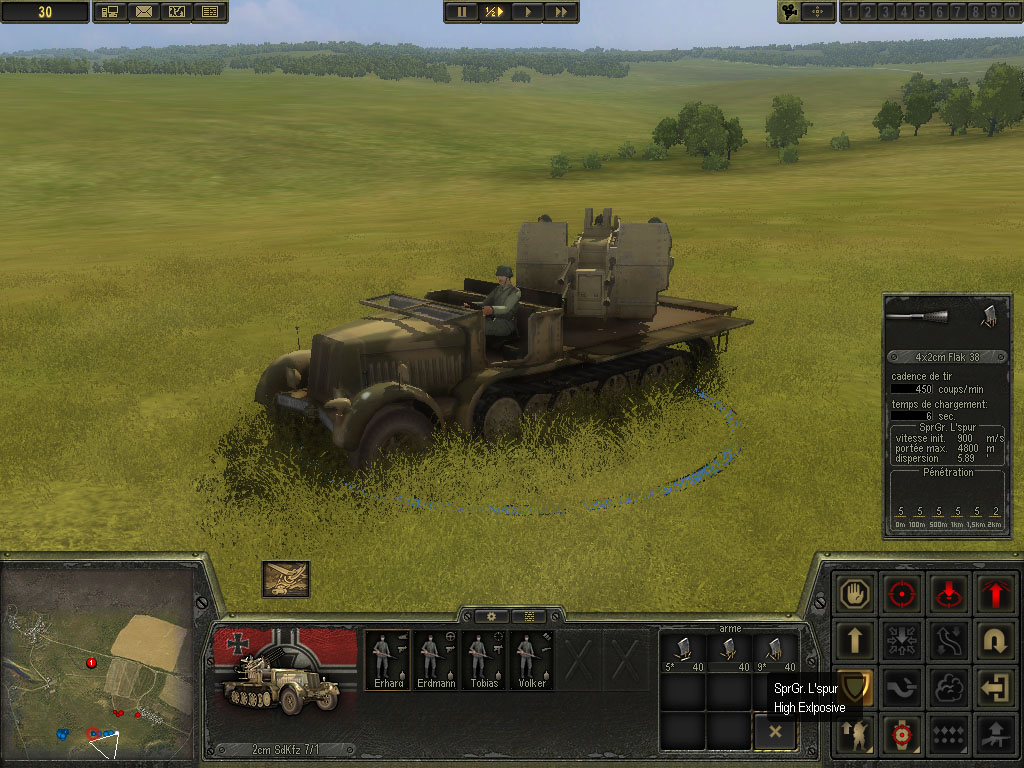Toggle the camera mode icon
1024x768 pixels.
coord(792,12)
